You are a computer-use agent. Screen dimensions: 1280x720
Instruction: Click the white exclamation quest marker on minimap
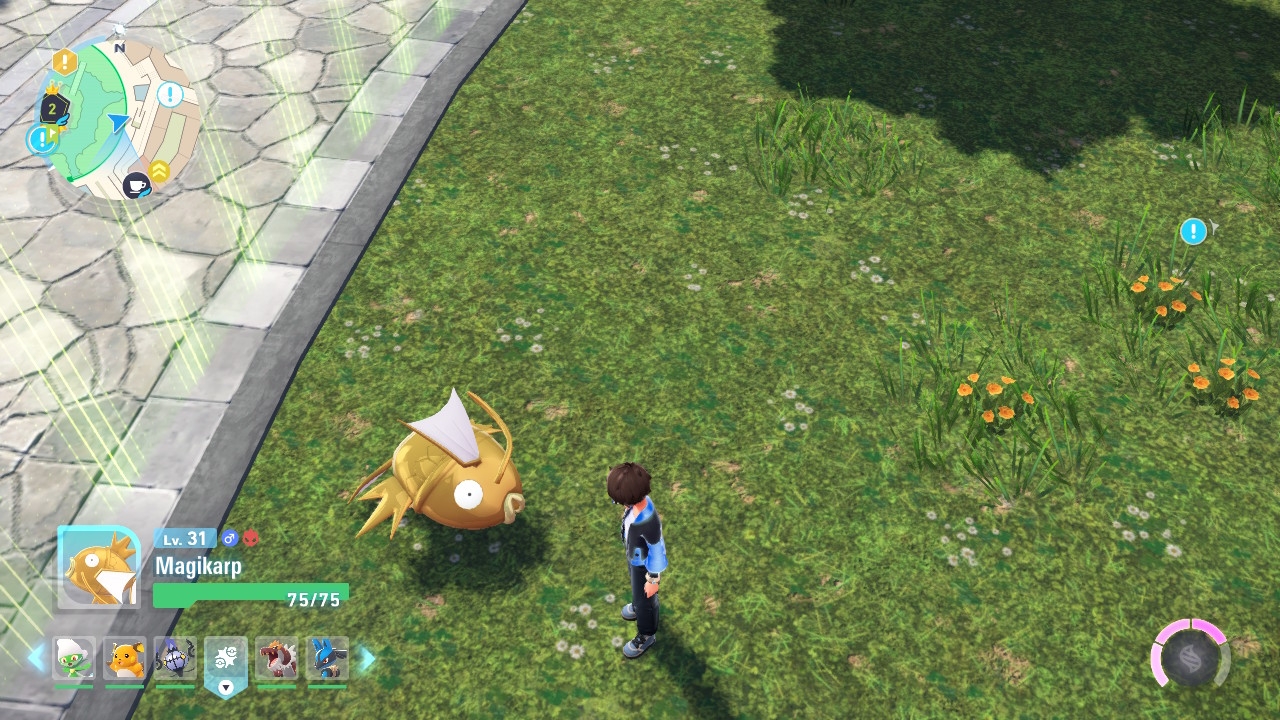(170, 95)
